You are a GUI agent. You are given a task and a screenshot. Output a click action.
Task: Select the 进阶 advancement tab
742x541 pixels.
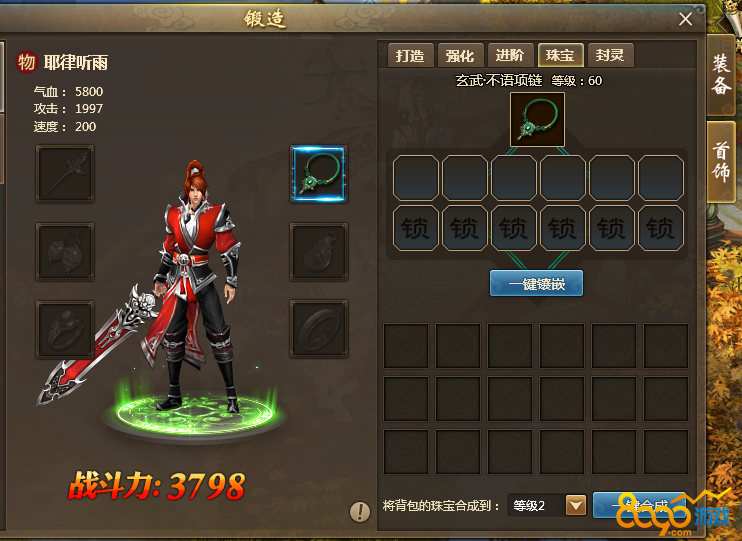click(510, 56)
